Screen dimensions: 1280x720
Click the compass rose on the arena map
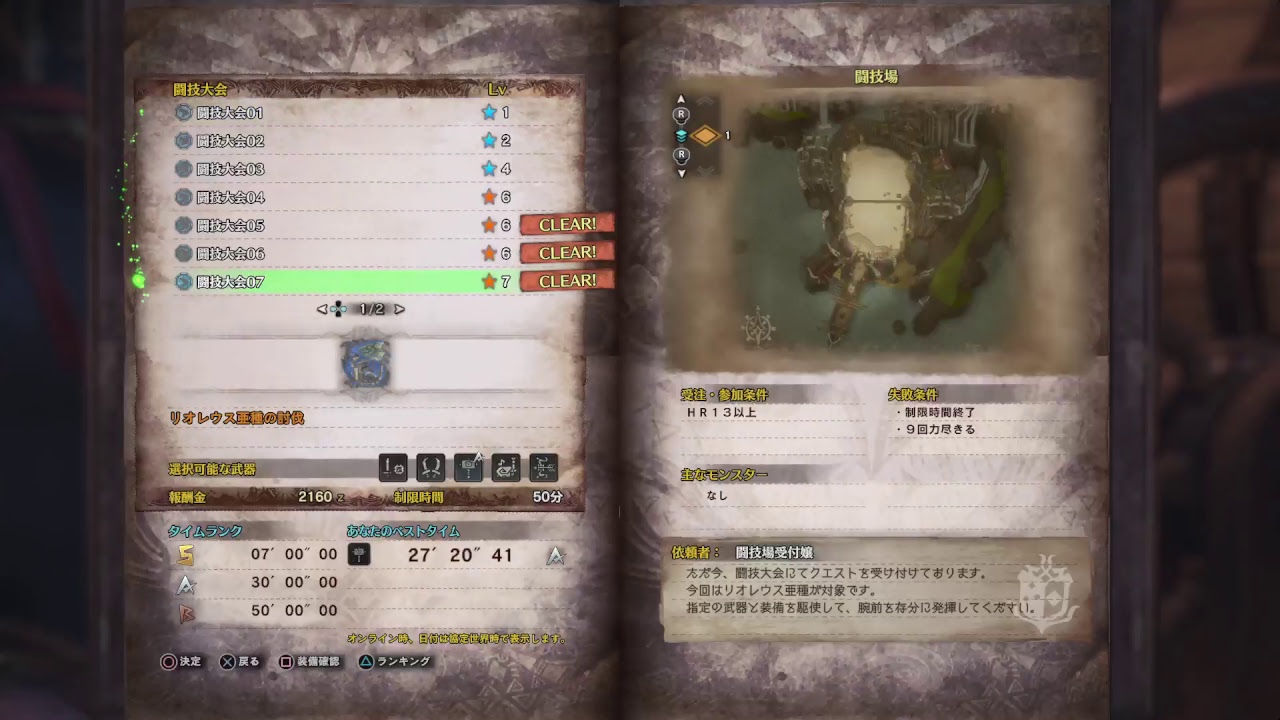757,327
